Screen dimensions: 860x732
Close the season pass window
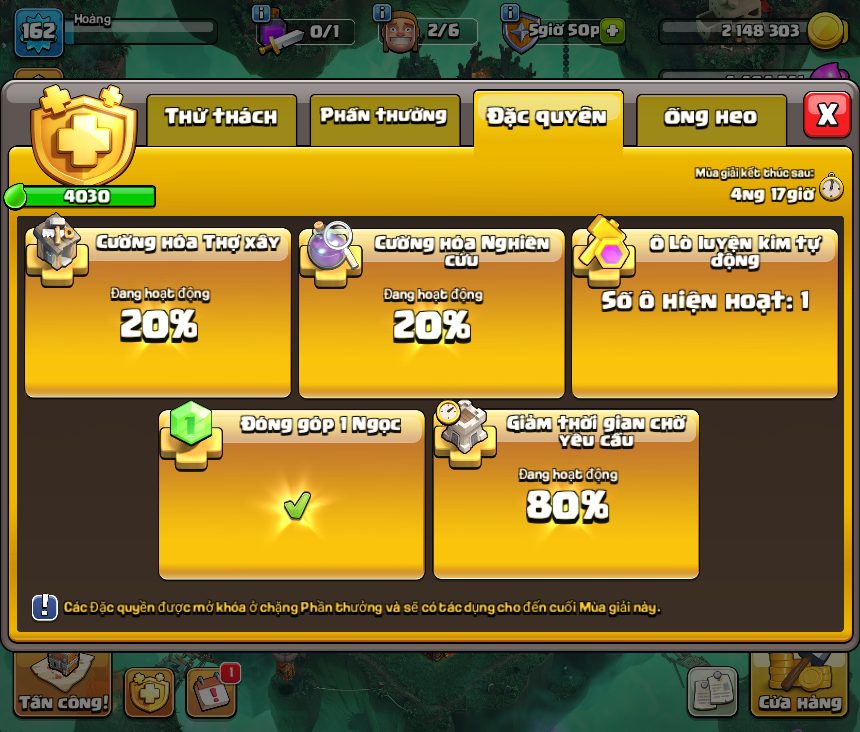827,115
